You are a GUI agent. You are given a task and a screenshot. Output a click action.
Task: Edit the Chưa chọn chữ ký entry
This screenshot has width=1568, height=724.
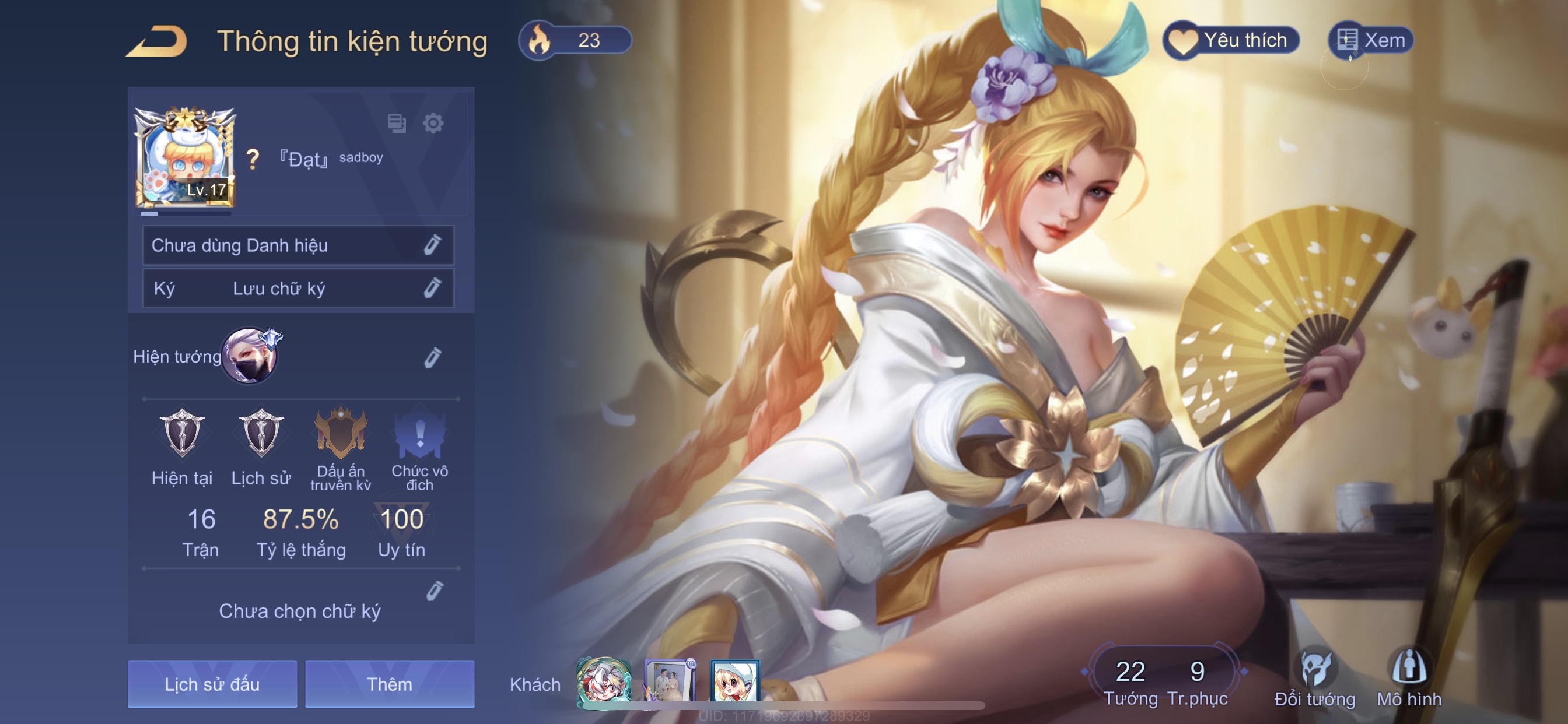[434, 591]
